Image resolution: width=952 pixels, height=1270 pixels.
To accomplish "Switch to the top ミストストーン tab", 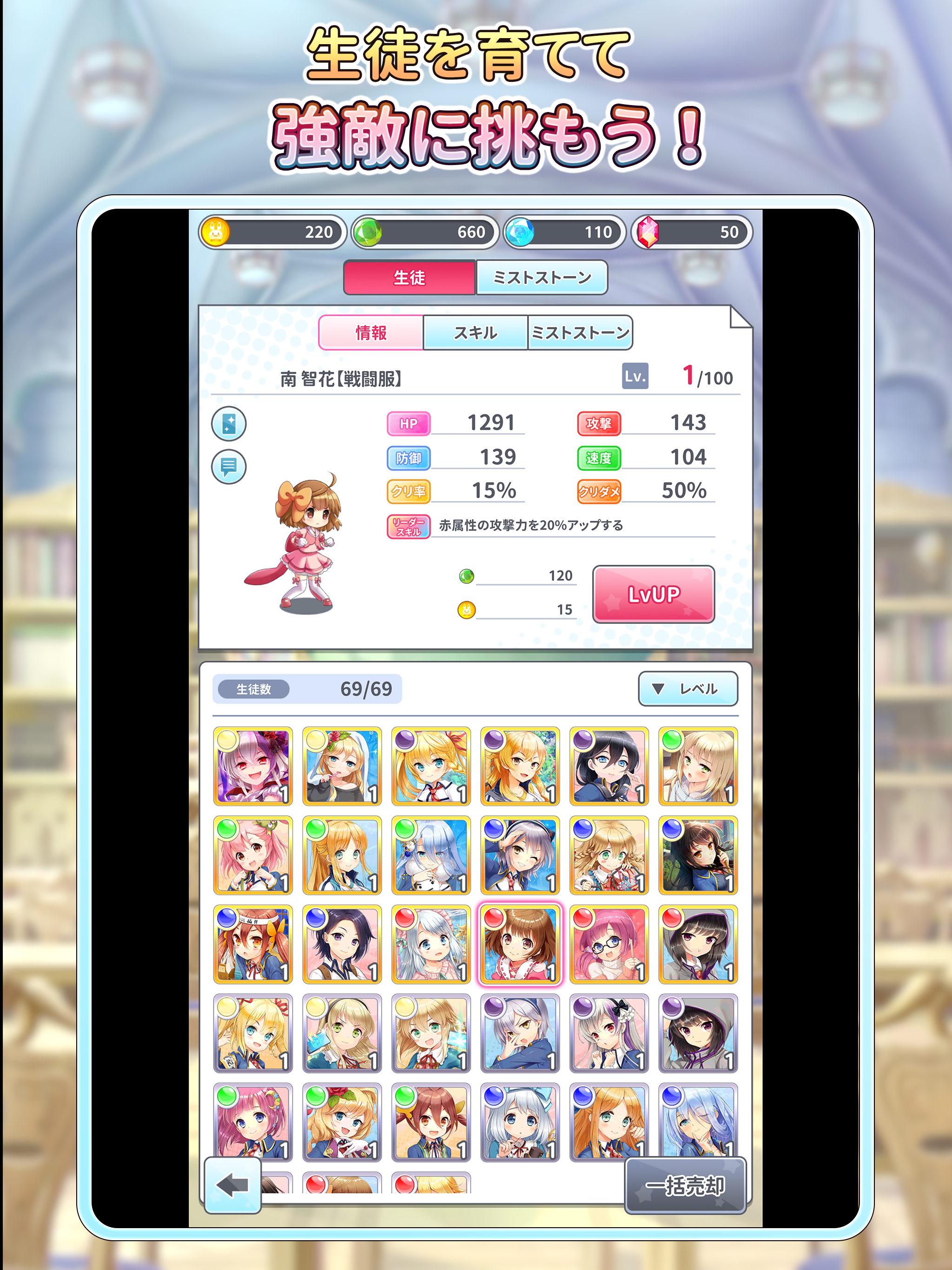I will 542,278.
